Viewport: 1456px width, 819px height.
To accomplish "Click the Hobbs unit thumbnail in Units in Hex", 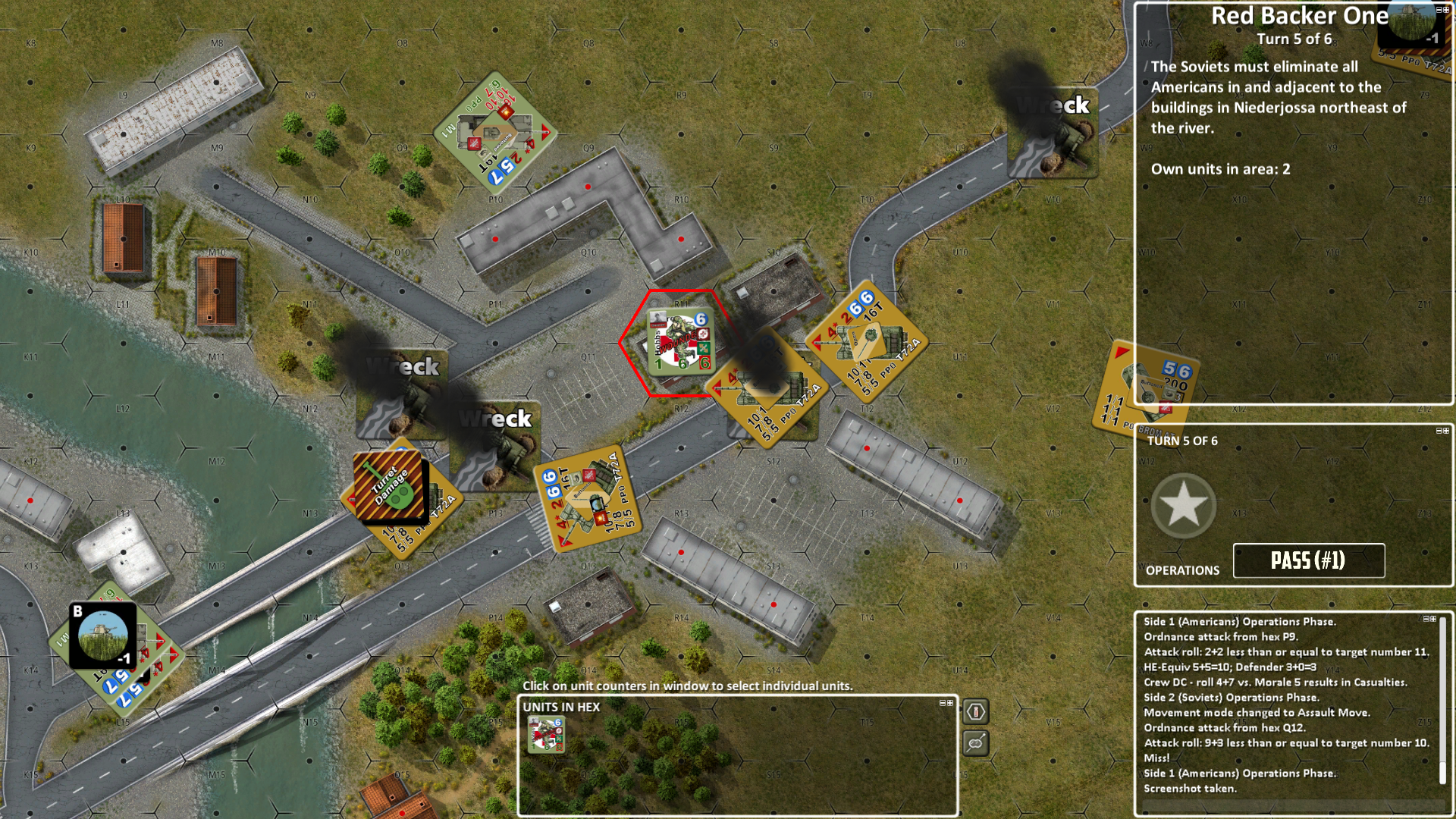I will (547, 734).
